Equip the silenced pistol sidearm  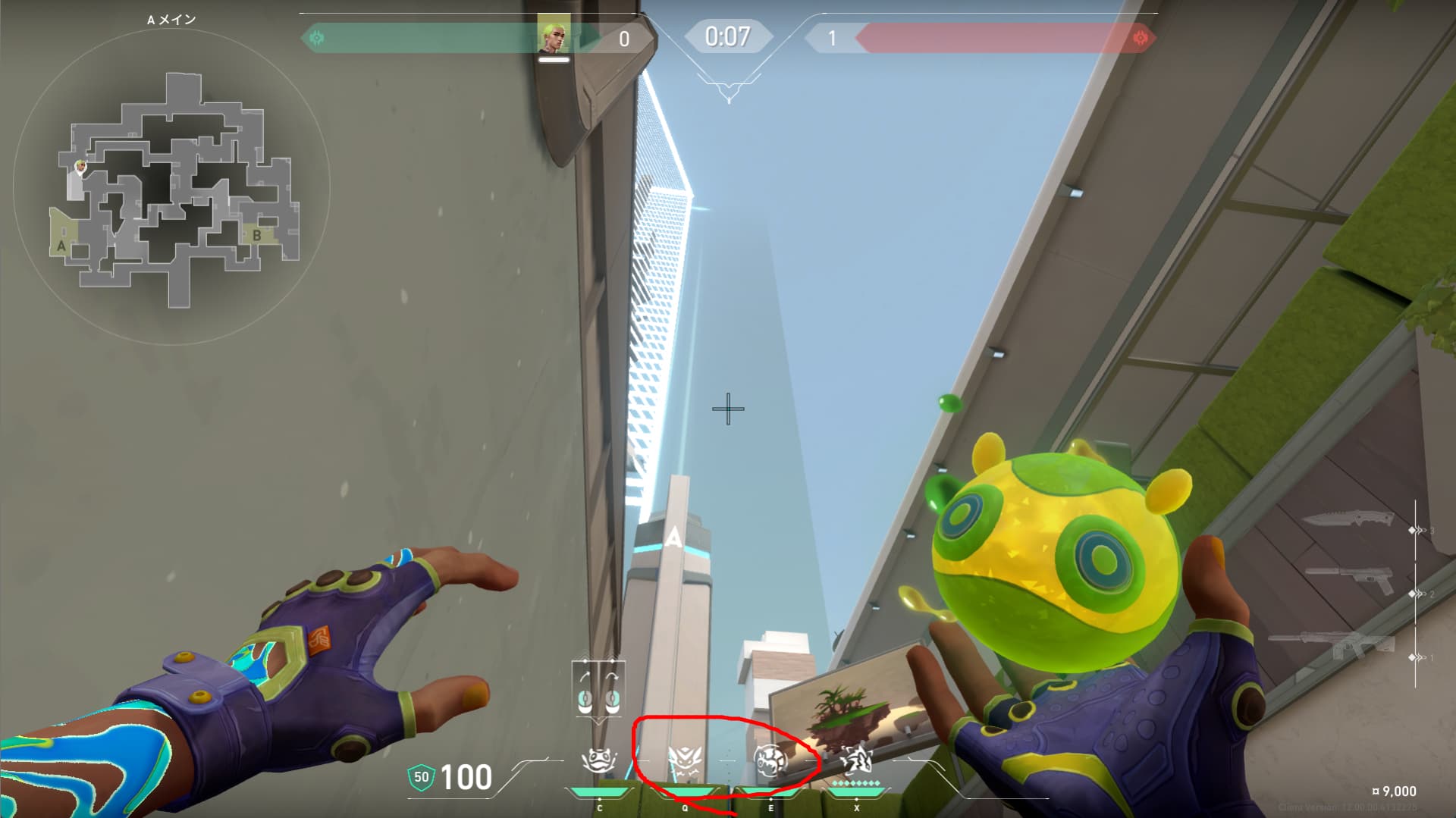click(1350, 580)
